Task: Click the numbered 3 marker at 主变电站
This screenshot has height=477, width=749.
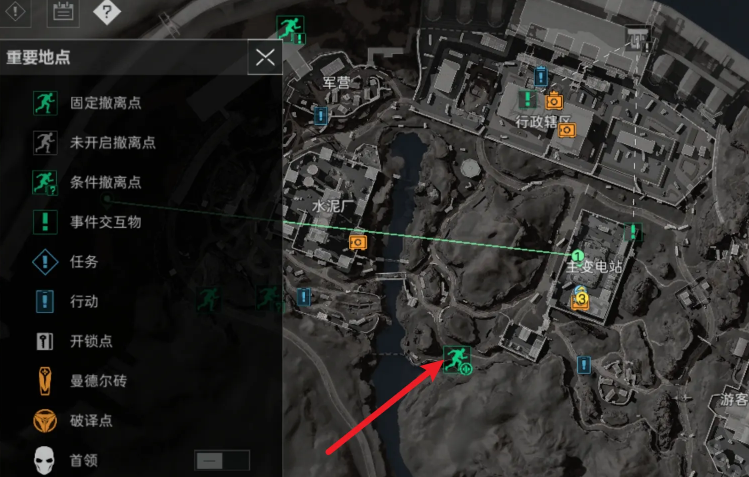Action: (x=580, y=297)
